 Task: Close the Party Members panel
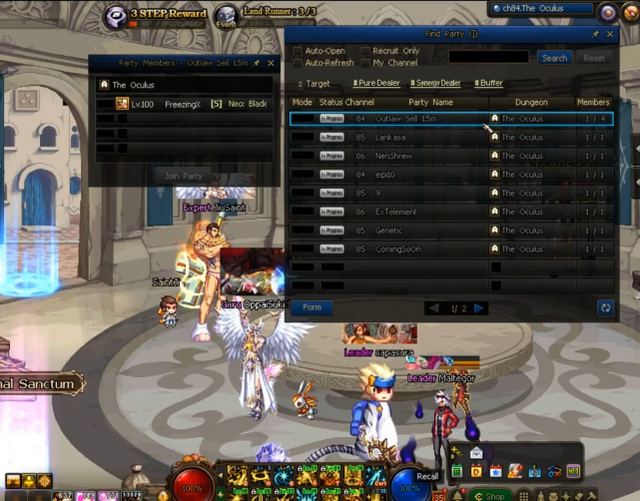(x=271, y=63)
